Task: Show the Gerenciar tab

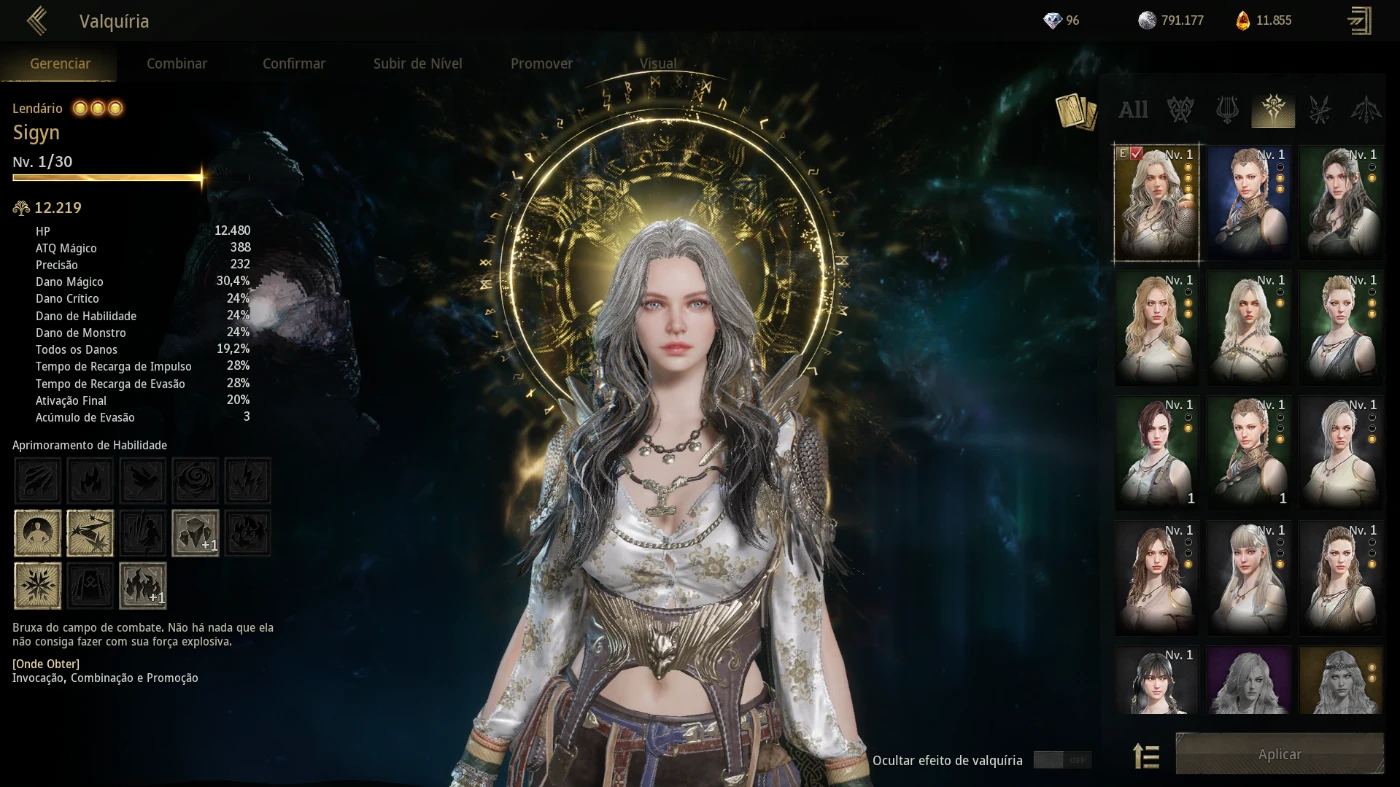Action: coord(60,63)
